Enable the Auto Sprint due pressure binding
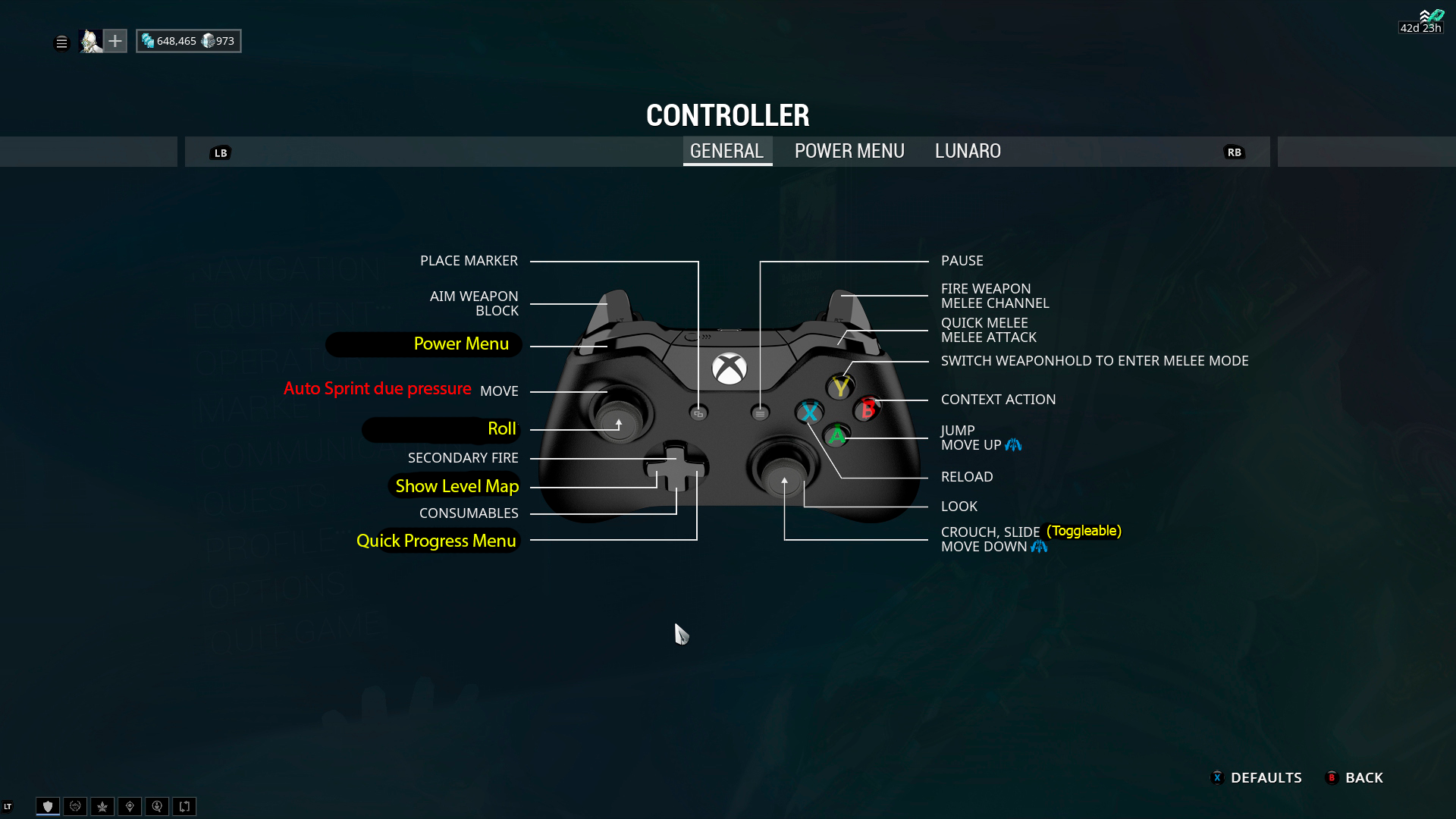Screen dimensions: 1456x819 point(377,388)
